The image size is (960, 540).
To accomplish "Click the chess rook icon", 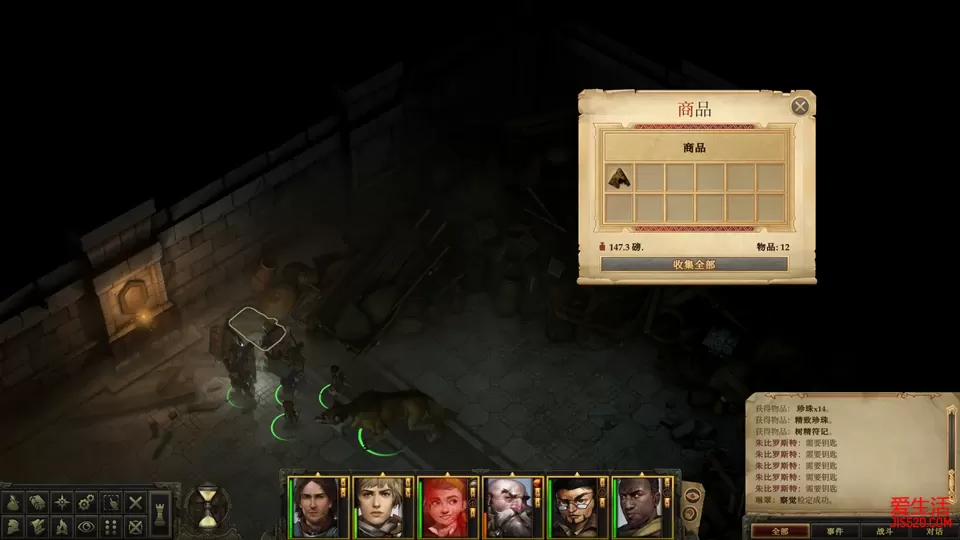I will (162, 514).
